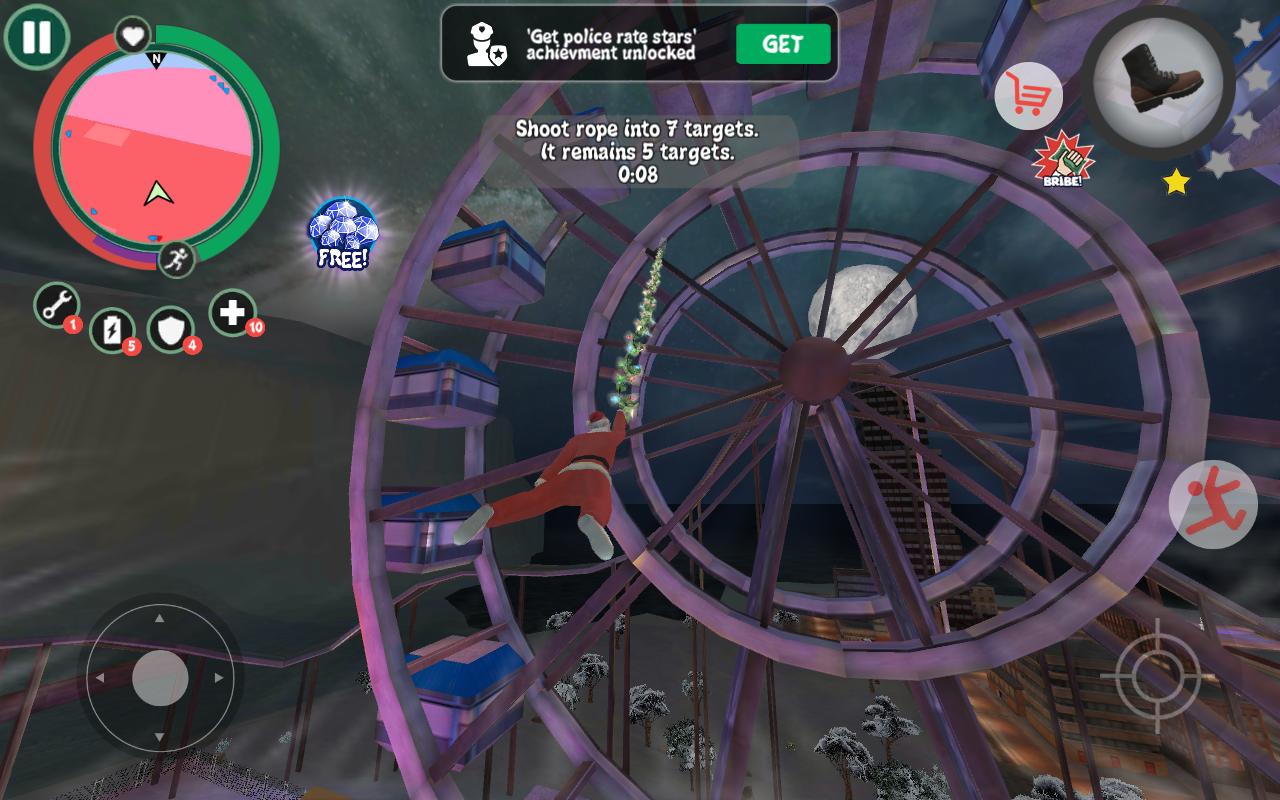Tap the red ragdoll jump button
This screenshot has height=800, width=1280.
pos(1213,503)
